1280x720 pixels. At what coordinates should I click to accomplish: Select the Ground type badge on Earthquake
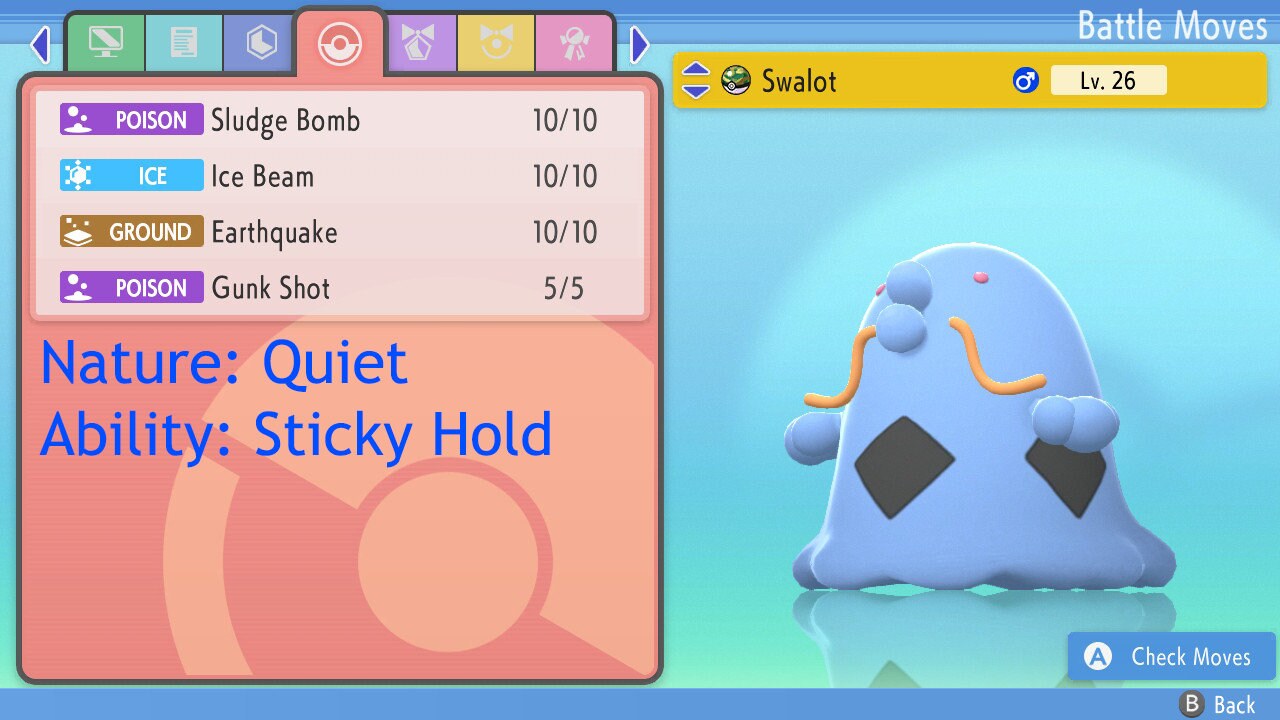131,231
